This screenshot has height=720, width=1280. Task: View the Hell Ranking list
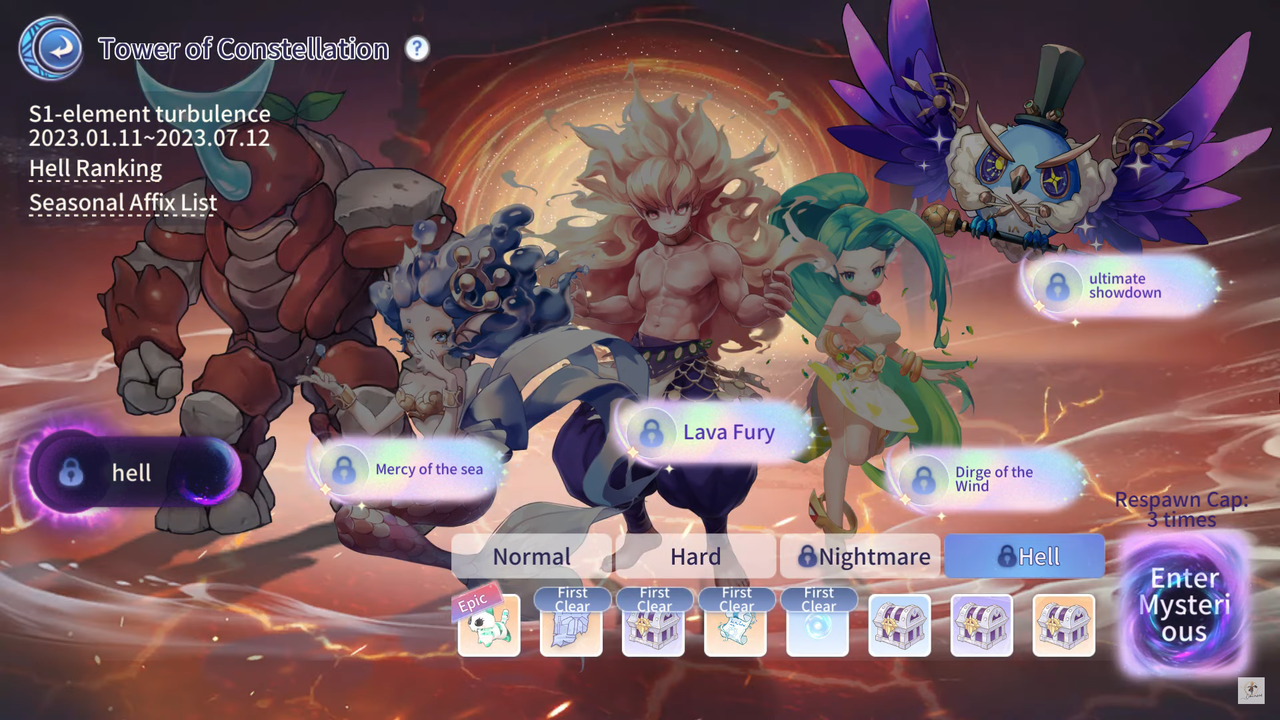[x=95, y=169]
